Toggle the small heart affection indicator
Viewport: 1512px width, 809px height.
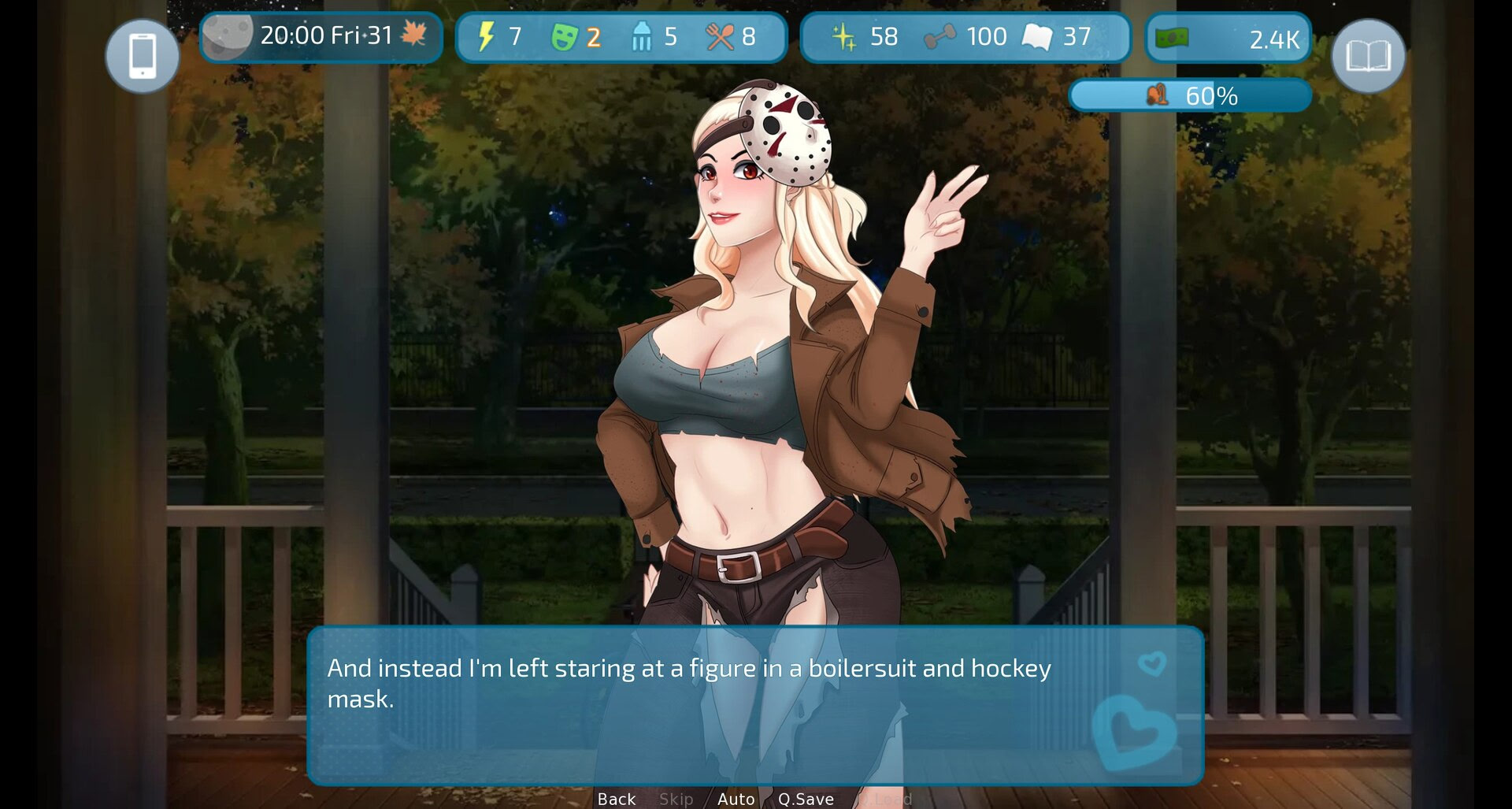(1152, 664)
